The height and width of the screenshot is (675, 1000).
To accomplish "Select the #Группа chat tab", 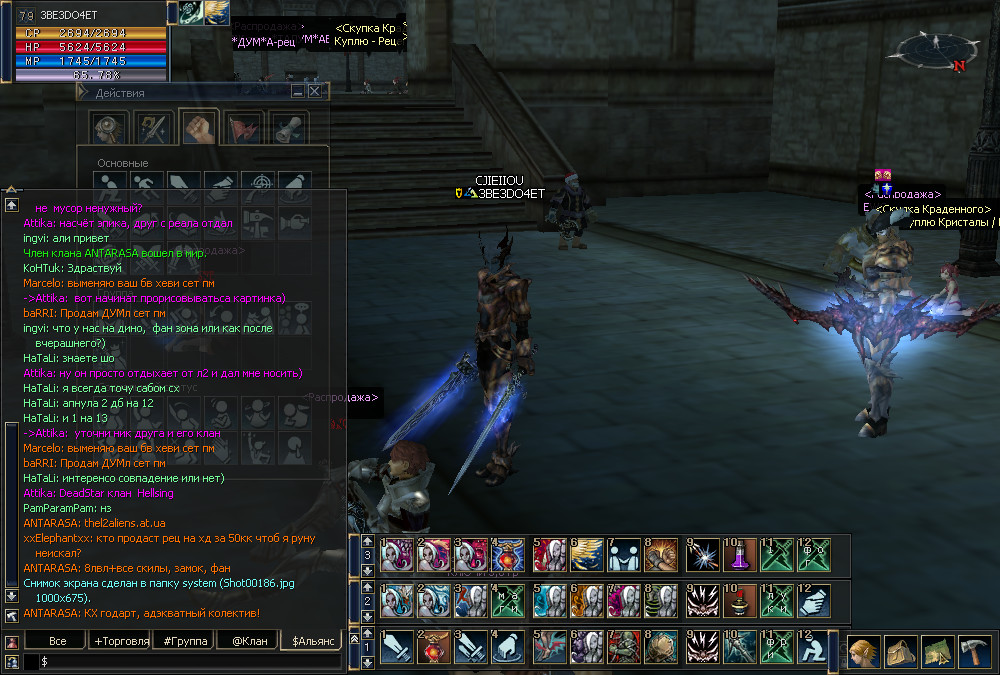I will (182, 640).
